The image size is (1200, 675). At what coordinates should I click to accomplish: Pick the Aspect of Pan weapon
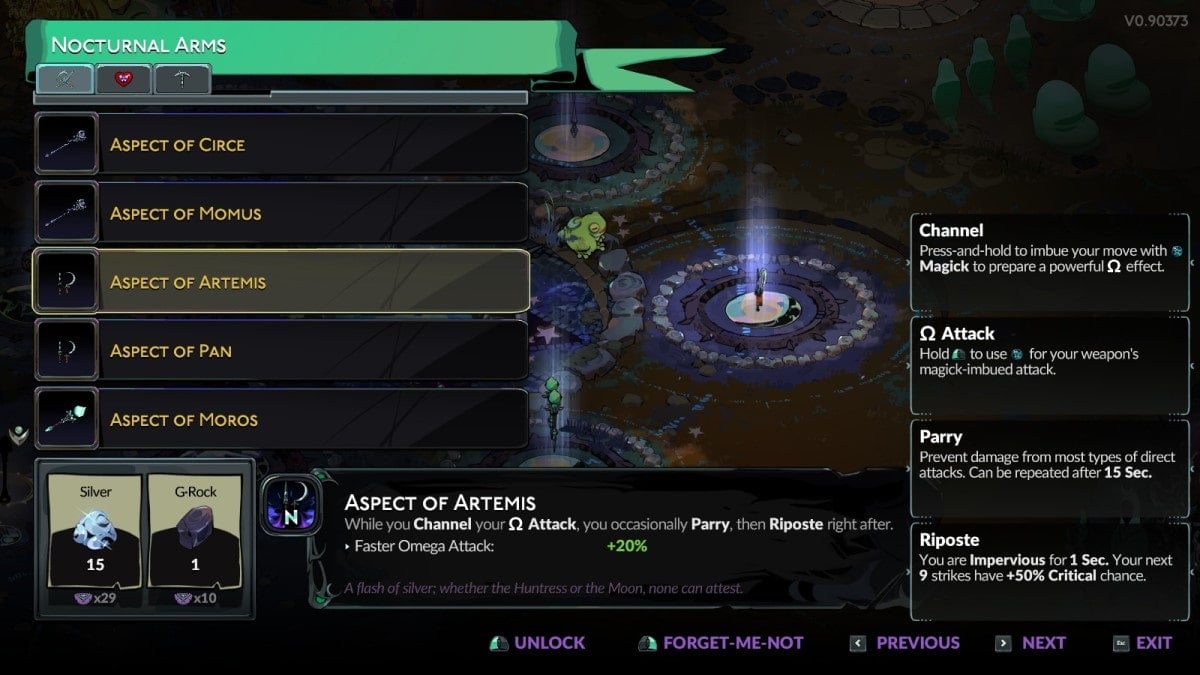pos(281,351)
